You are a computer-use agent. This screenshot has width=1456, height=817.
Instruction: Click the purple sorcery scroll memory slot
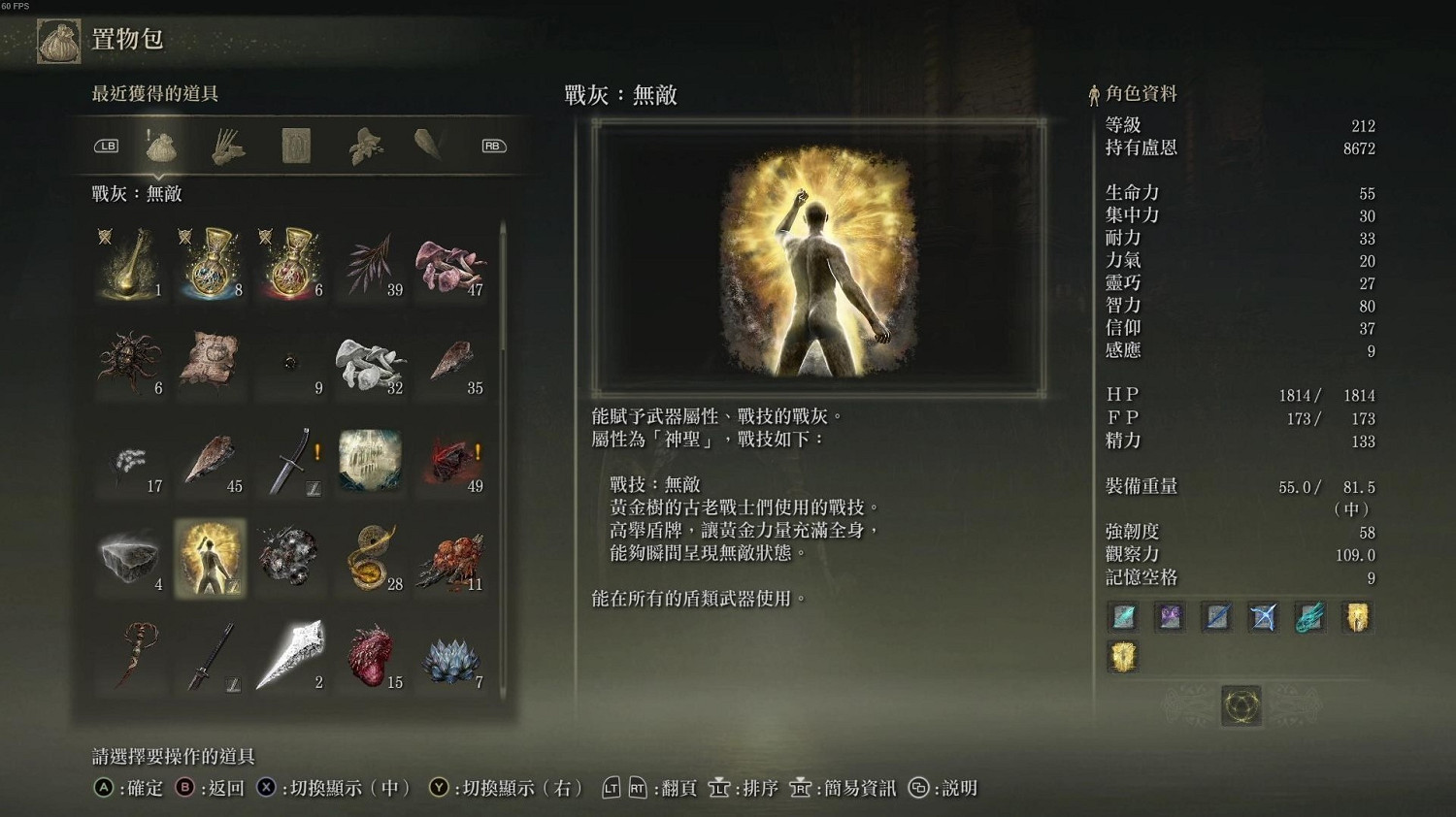click(x=1170, y=617)
